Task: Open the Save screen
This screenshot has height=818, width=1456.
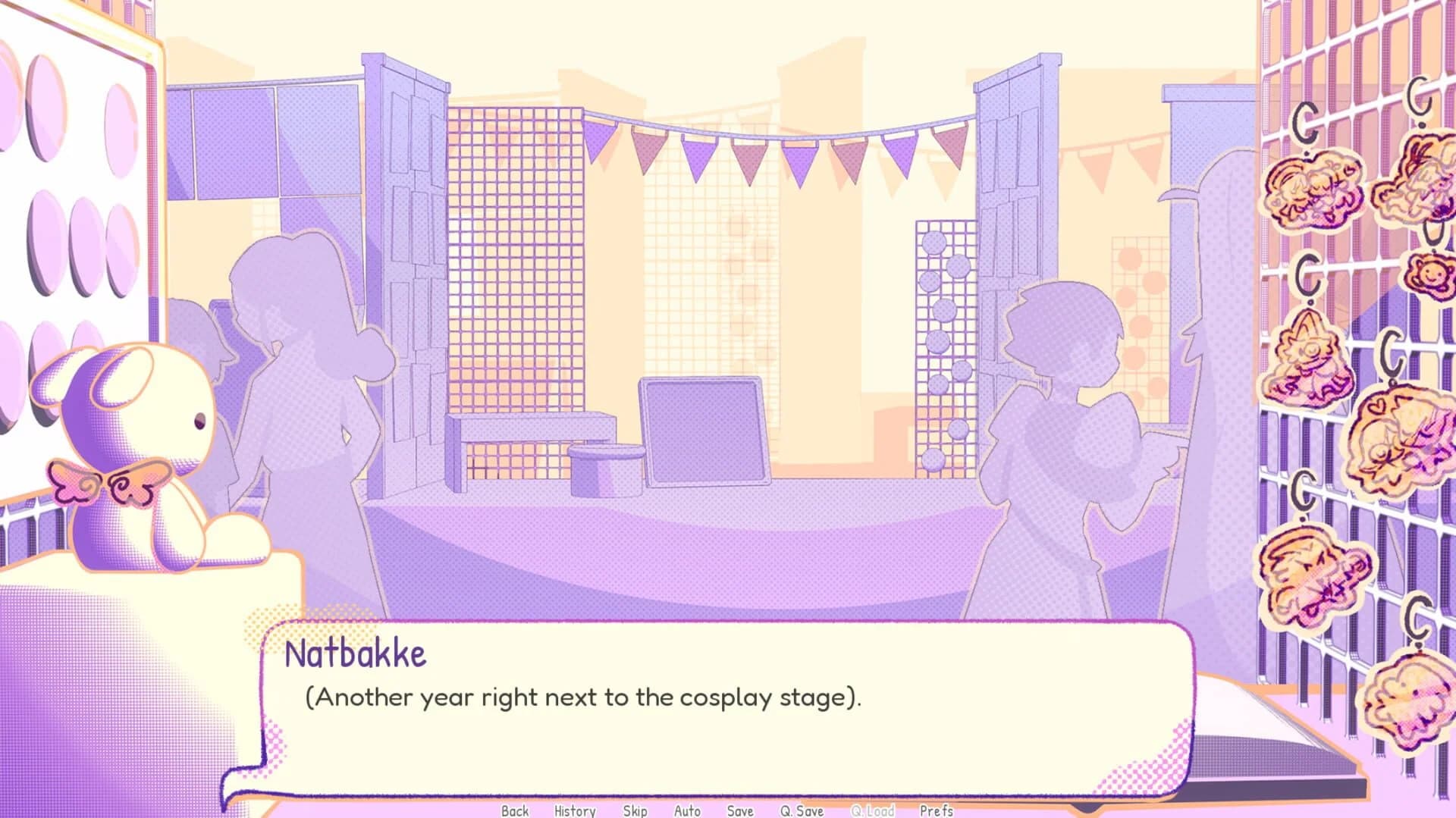Action: (739, 810)
